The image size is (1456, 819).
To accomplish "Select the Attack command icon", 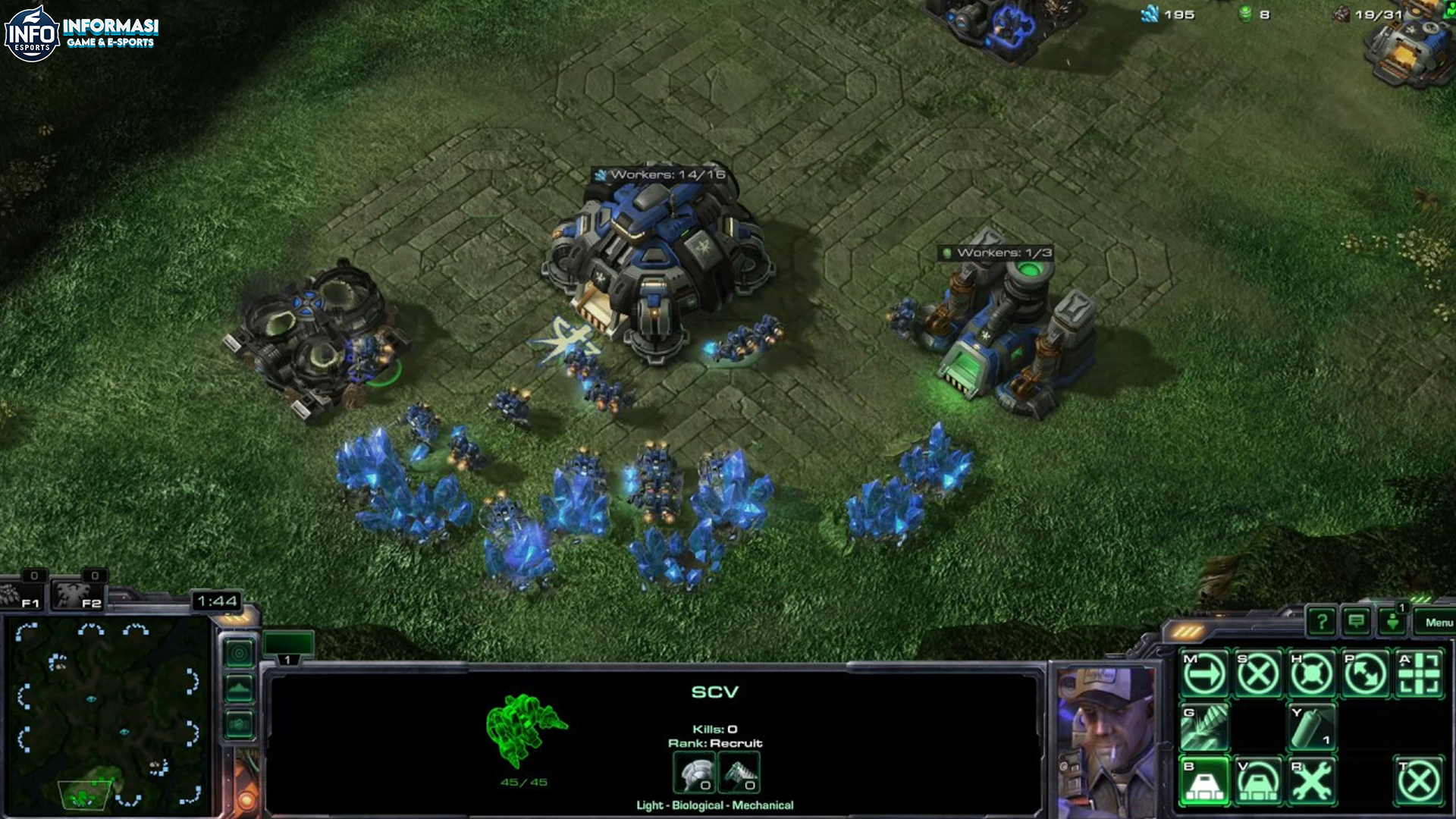I will [1417, 672].
